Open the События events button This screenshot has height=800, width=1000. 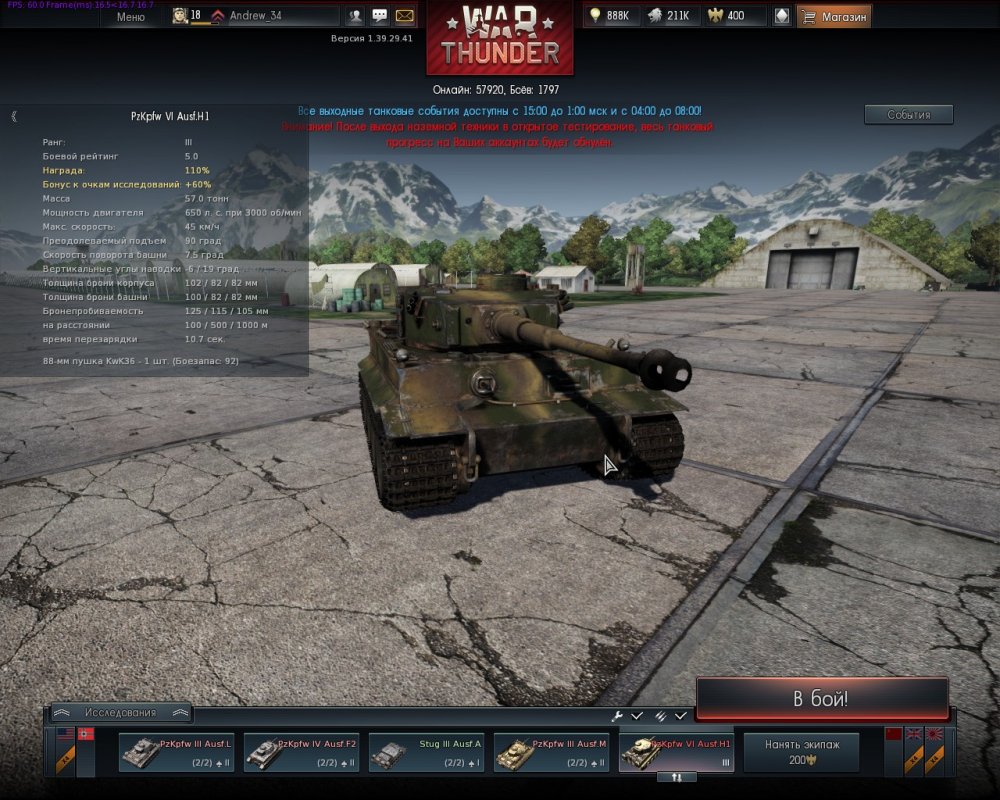point(908,115)
